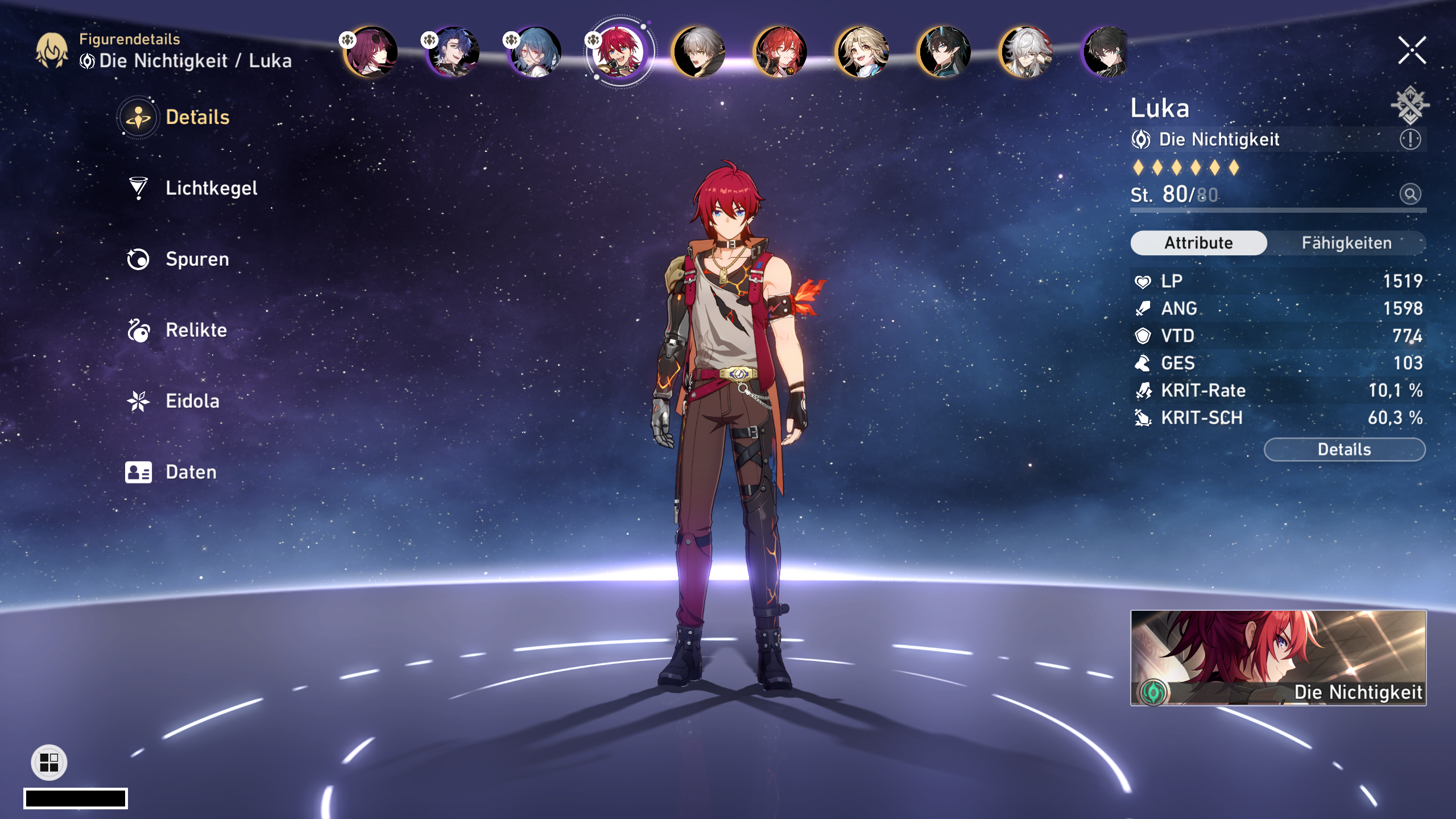Open the Lichtkegel menu entry

tap(210, 188)
